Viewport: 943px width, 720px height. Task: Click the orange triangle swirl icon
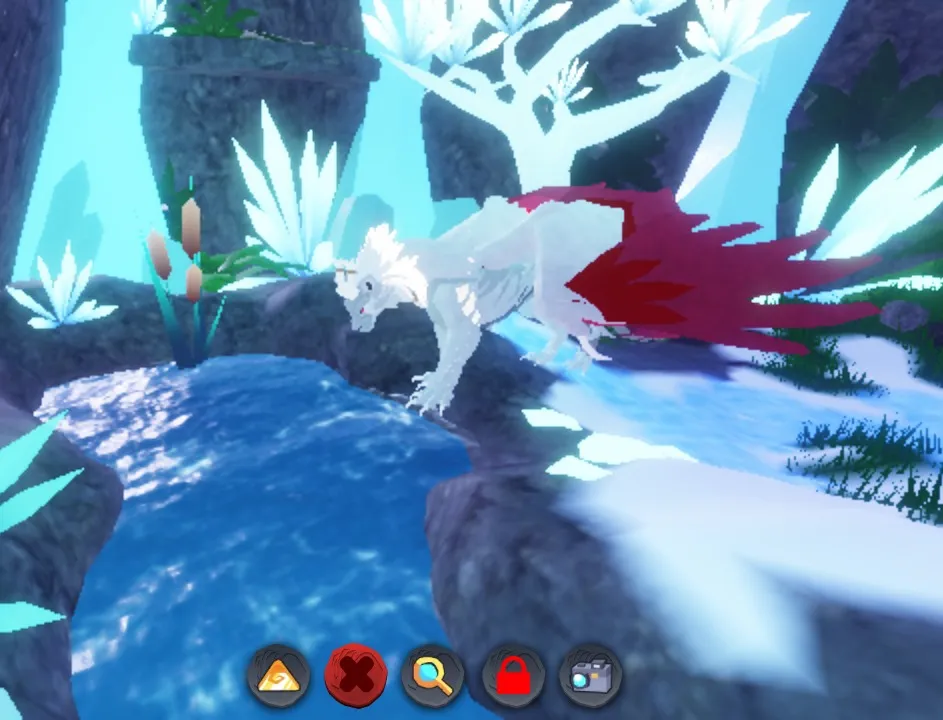(x=278, y=677)
